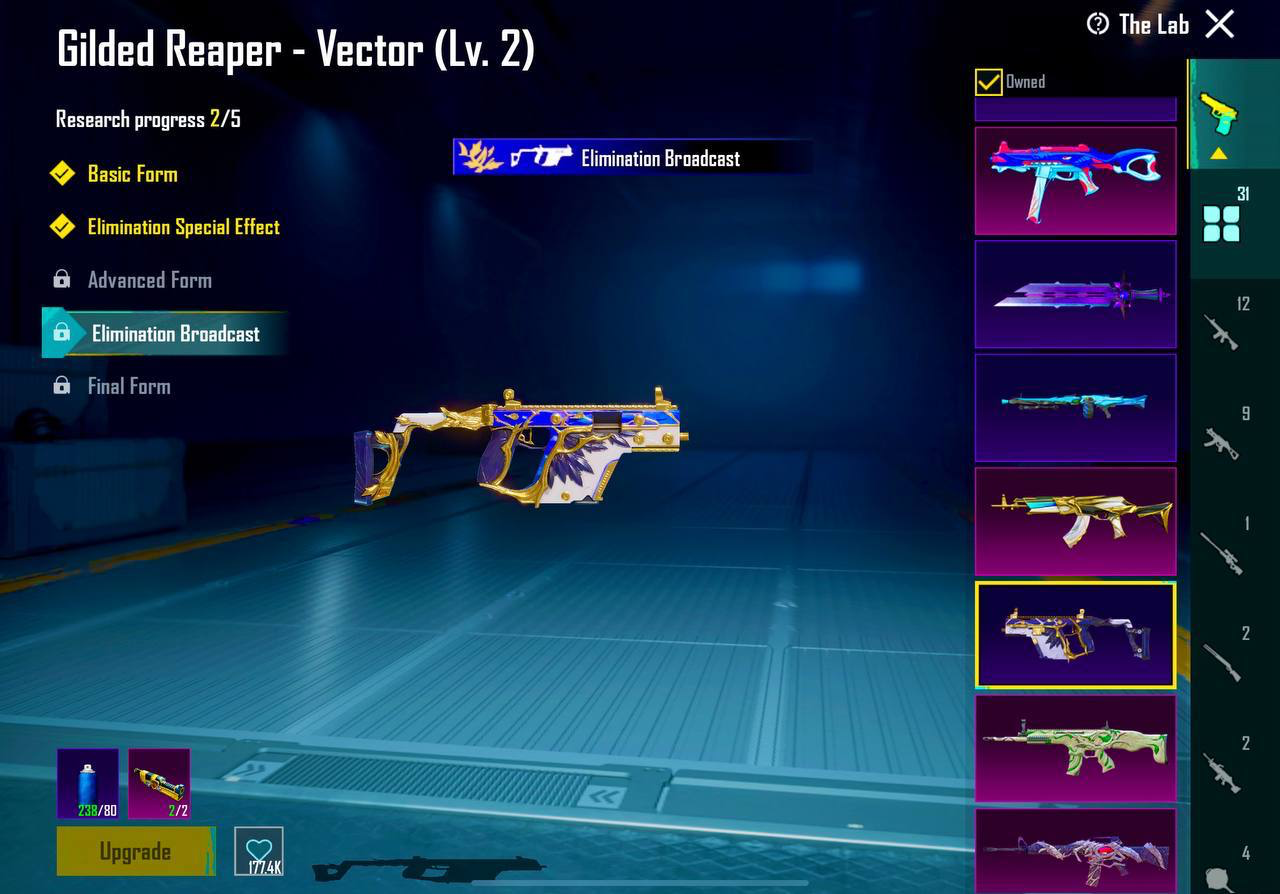This screenshot has width=1280, height=894.
Task: Select the locked Elimination Broadcast stage
Action: click(175, 334)
